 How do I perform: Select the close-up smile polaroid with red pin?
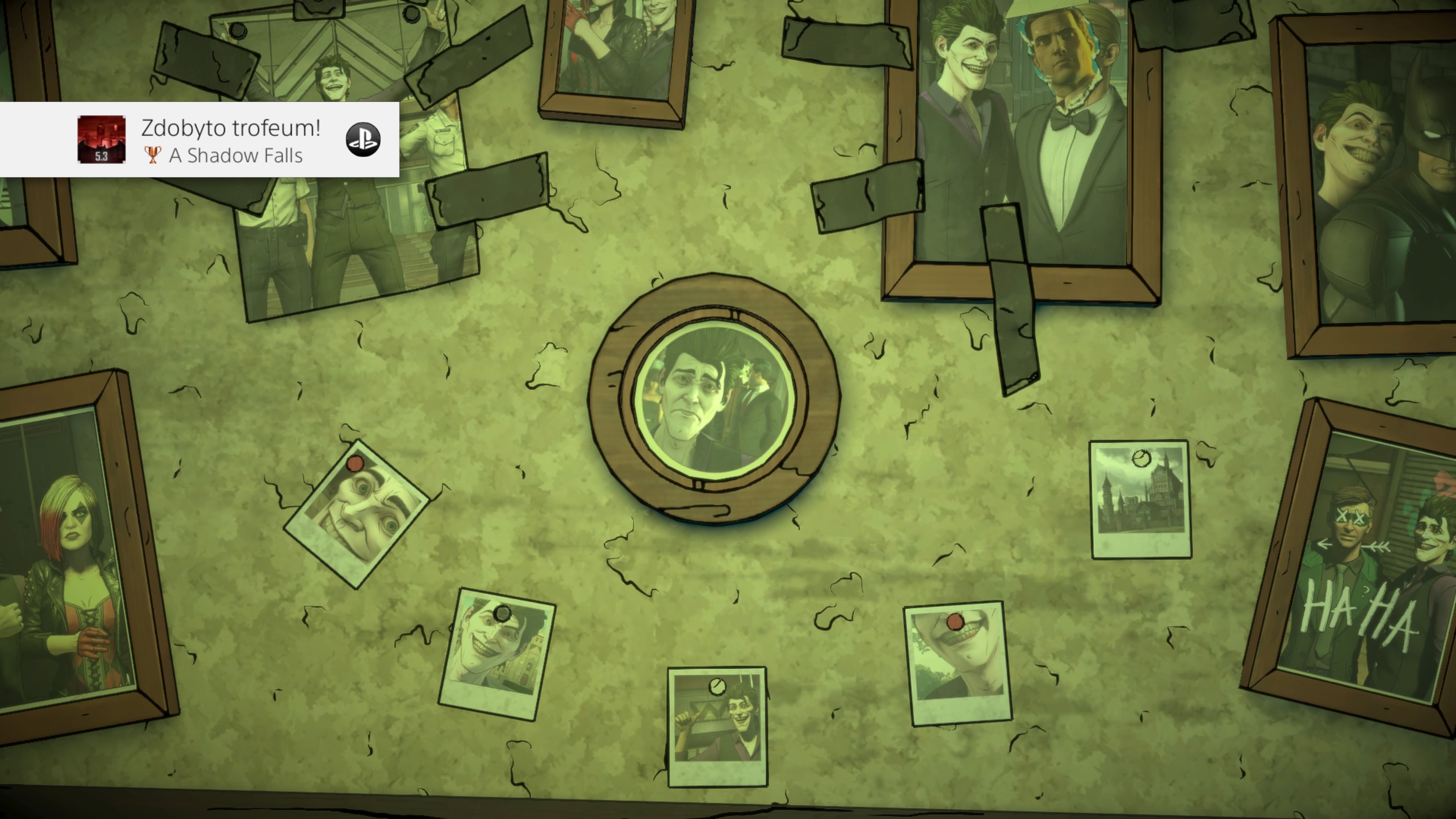(957, 663)
